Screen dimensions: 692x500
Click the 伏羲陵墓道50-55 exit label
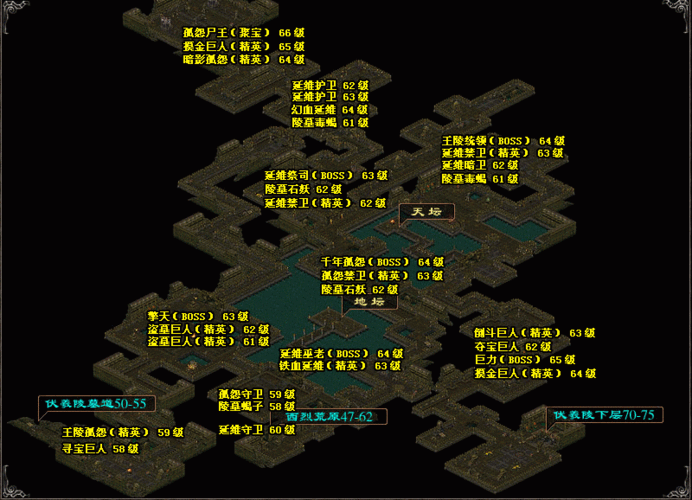[x=97, y=404]
